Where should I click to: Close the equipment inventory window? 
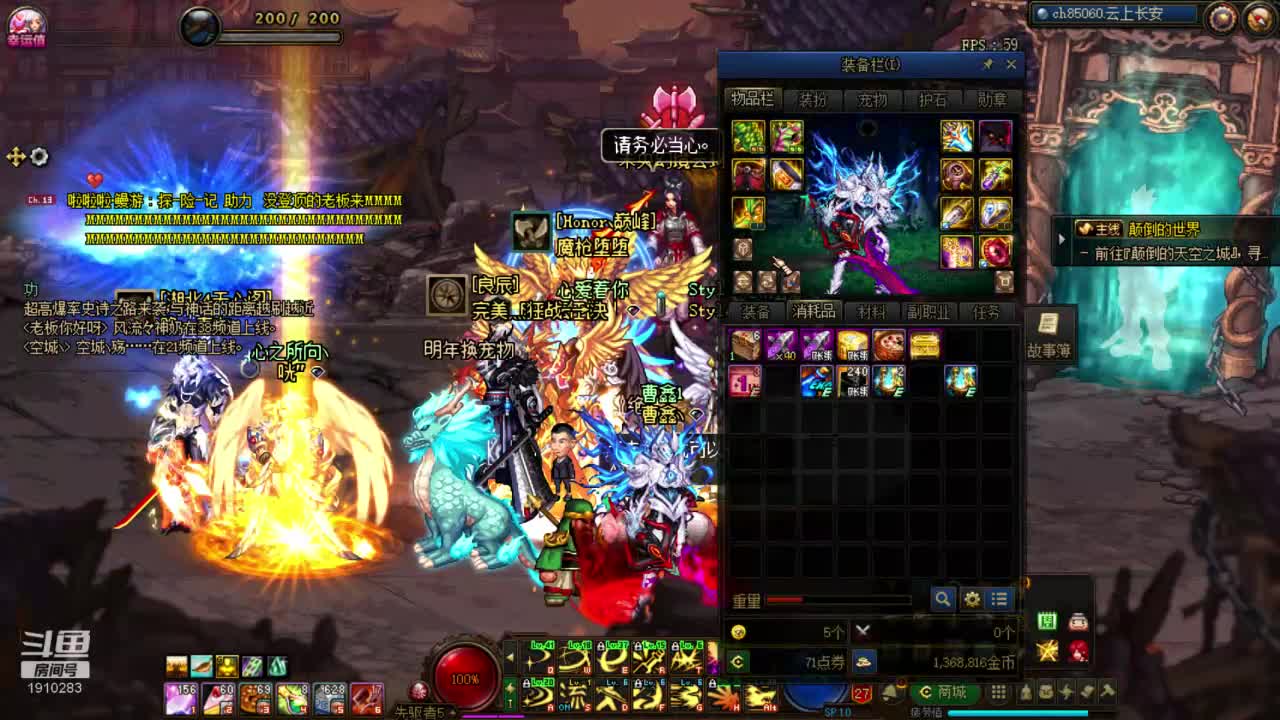point(1011,65)
